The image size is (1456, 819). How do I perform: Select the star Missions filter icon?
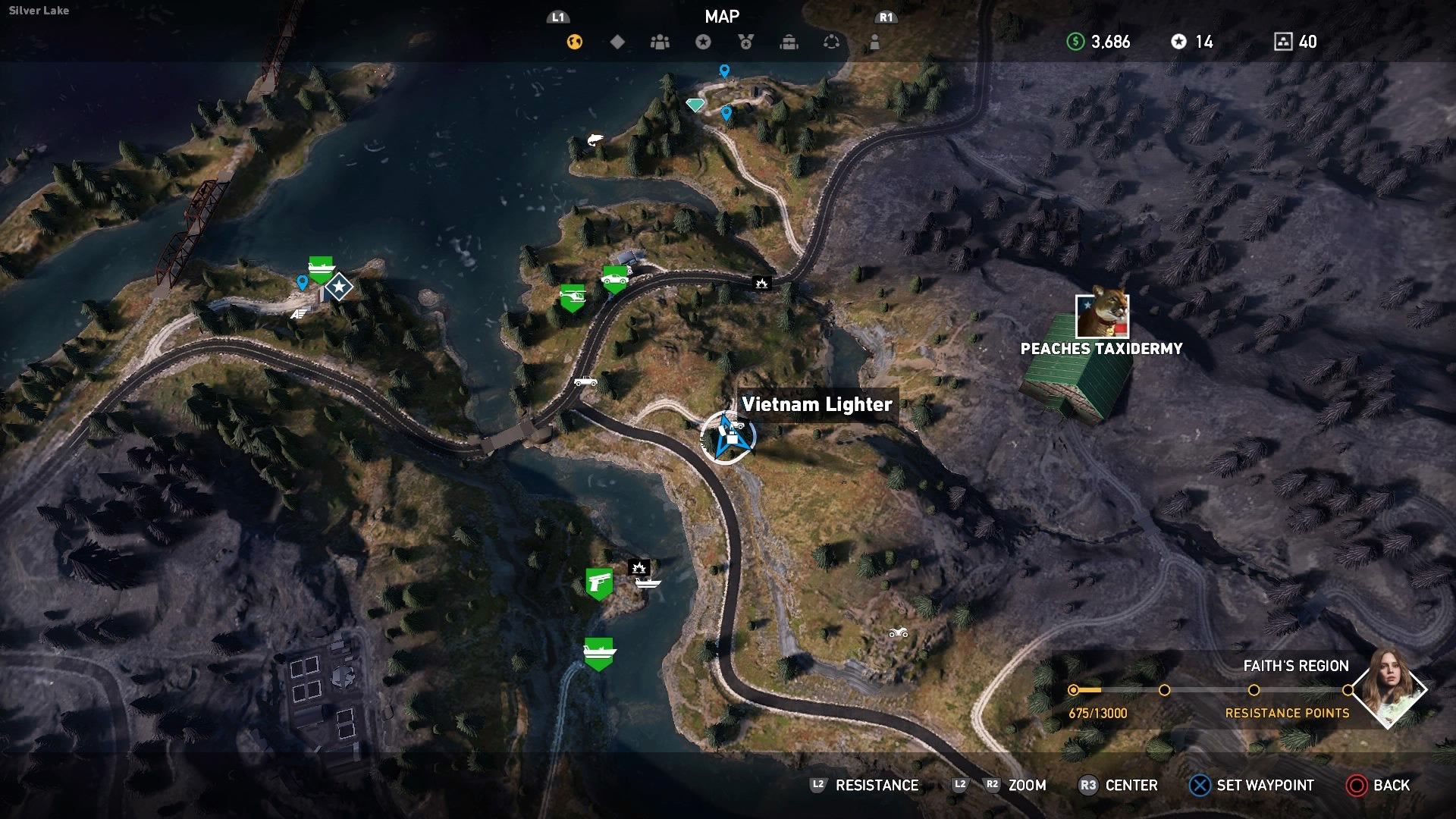point(702,42)
